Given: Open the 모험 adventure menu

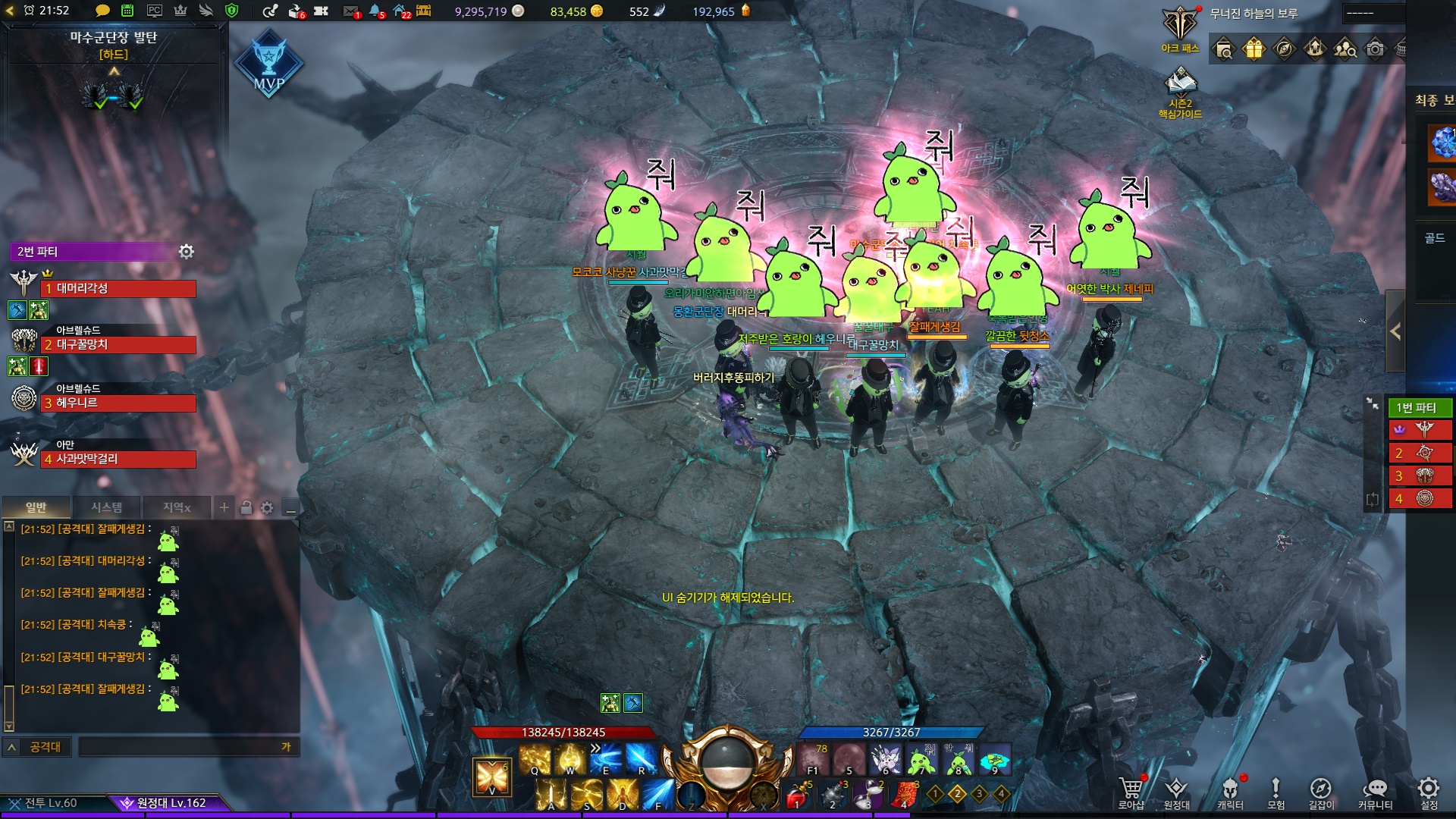Looking at the screenshot, I should click(x=1276, y=791).
